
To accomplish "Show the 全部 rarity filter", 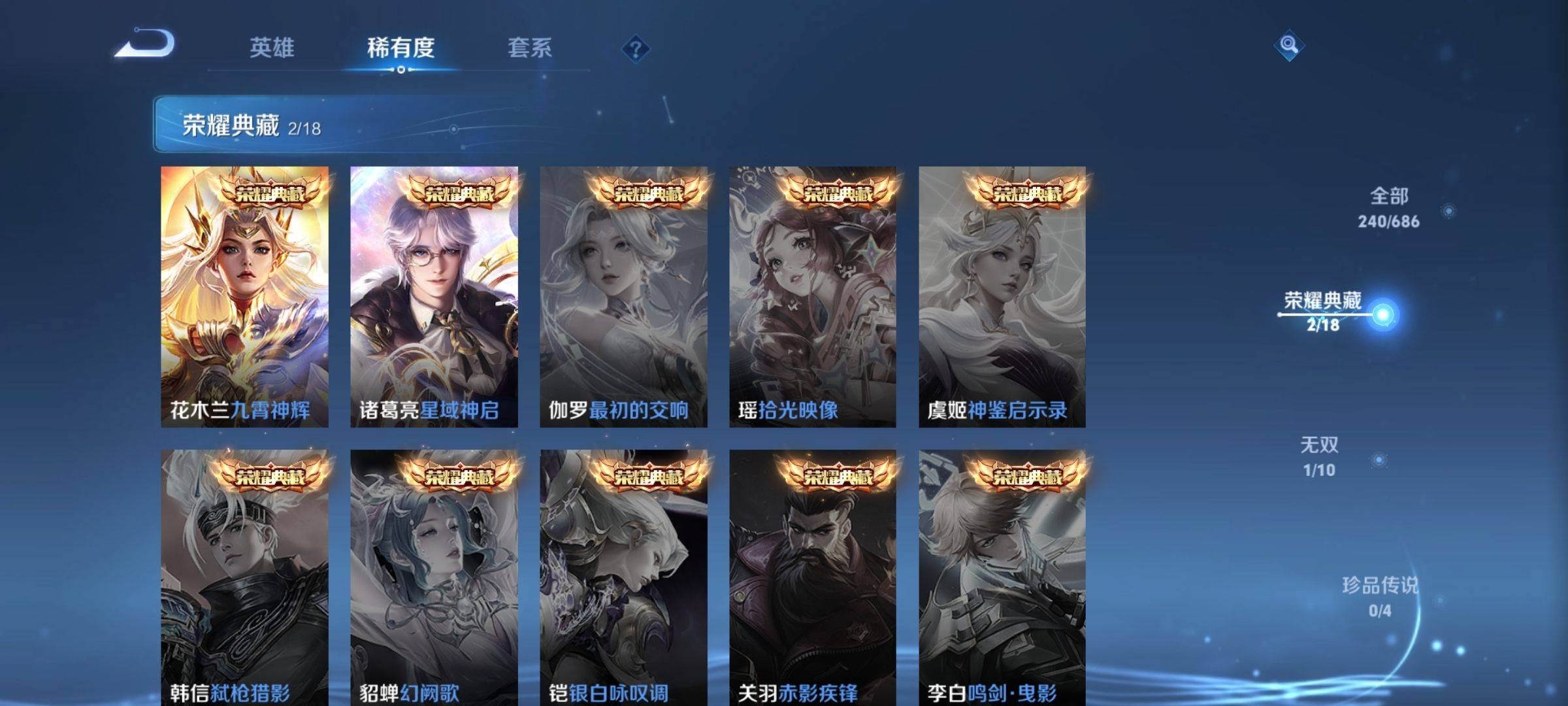I will click(1389, 207).
